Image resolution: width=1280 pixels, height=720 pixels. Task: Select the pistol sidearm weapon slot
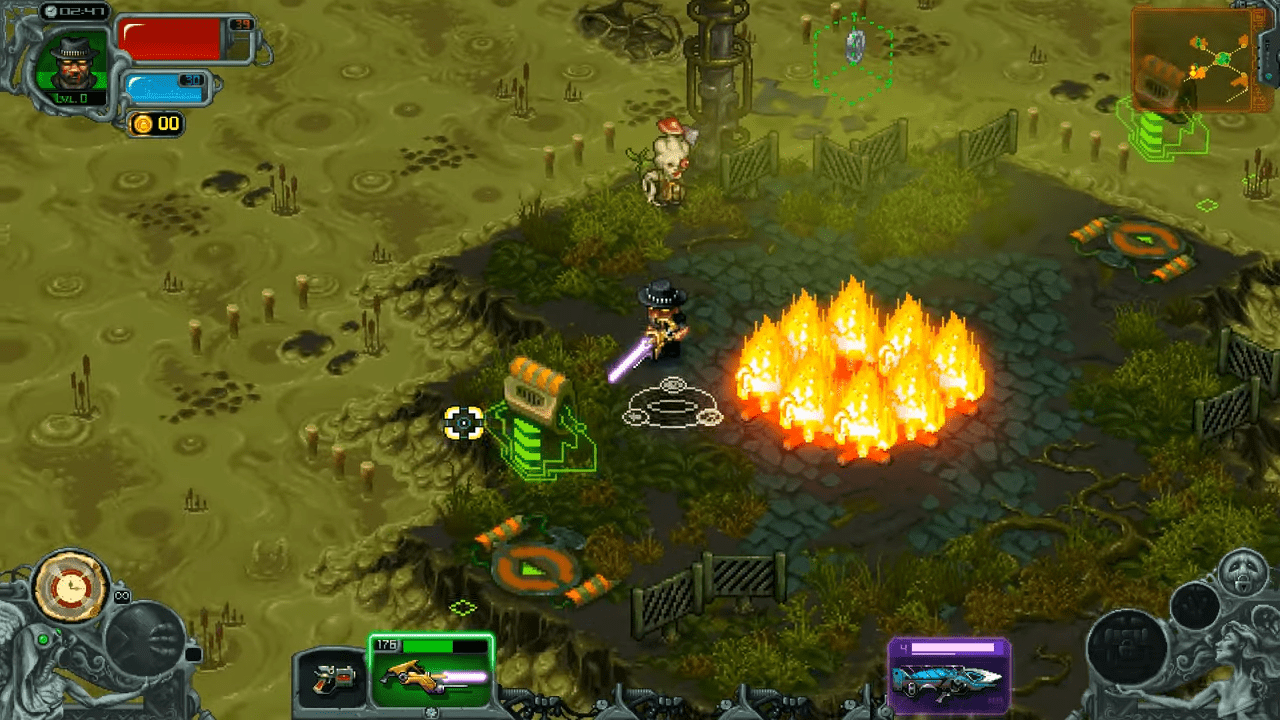328,678
